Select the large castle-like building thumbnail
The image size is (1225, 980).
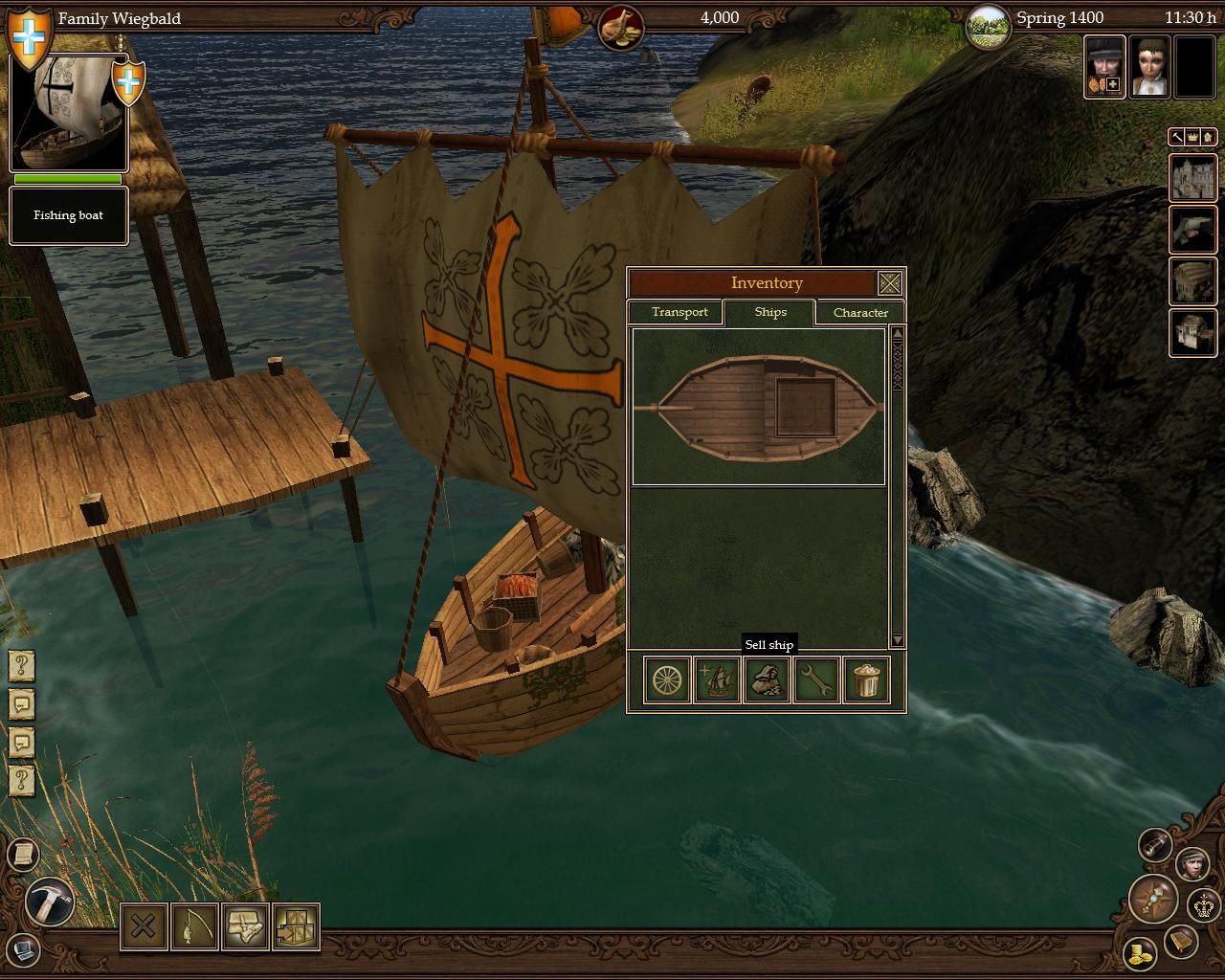1192,178
